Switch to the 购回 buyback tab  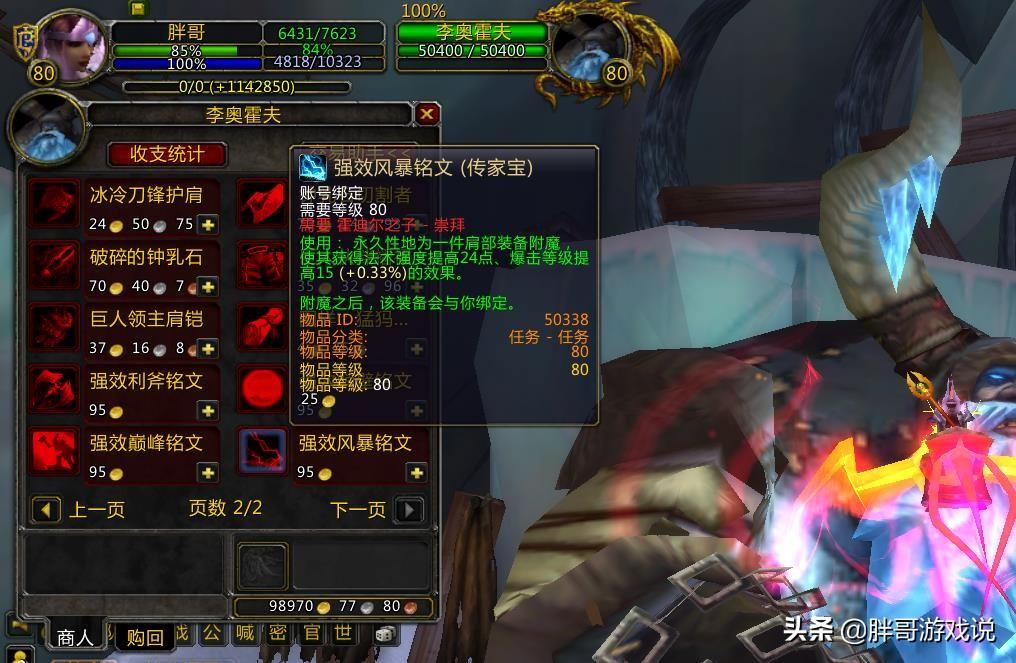pos(145,638)
